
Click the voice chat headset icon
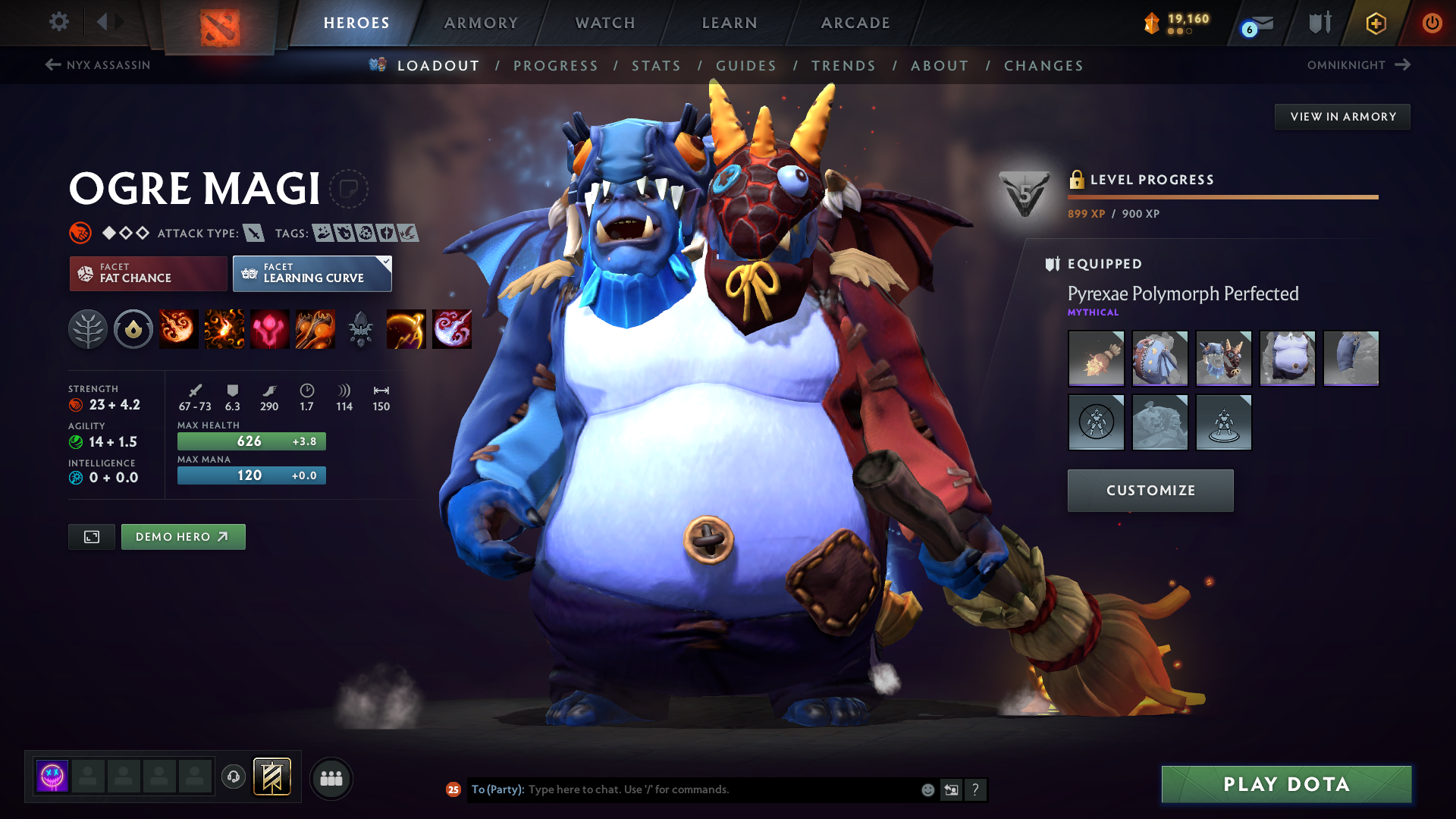click(234, 778)
